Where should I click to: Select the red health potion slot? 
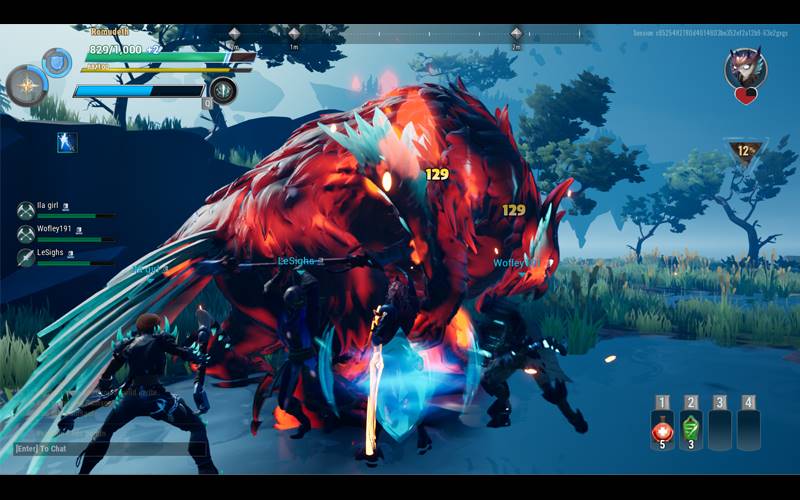(x=661, y=430)
